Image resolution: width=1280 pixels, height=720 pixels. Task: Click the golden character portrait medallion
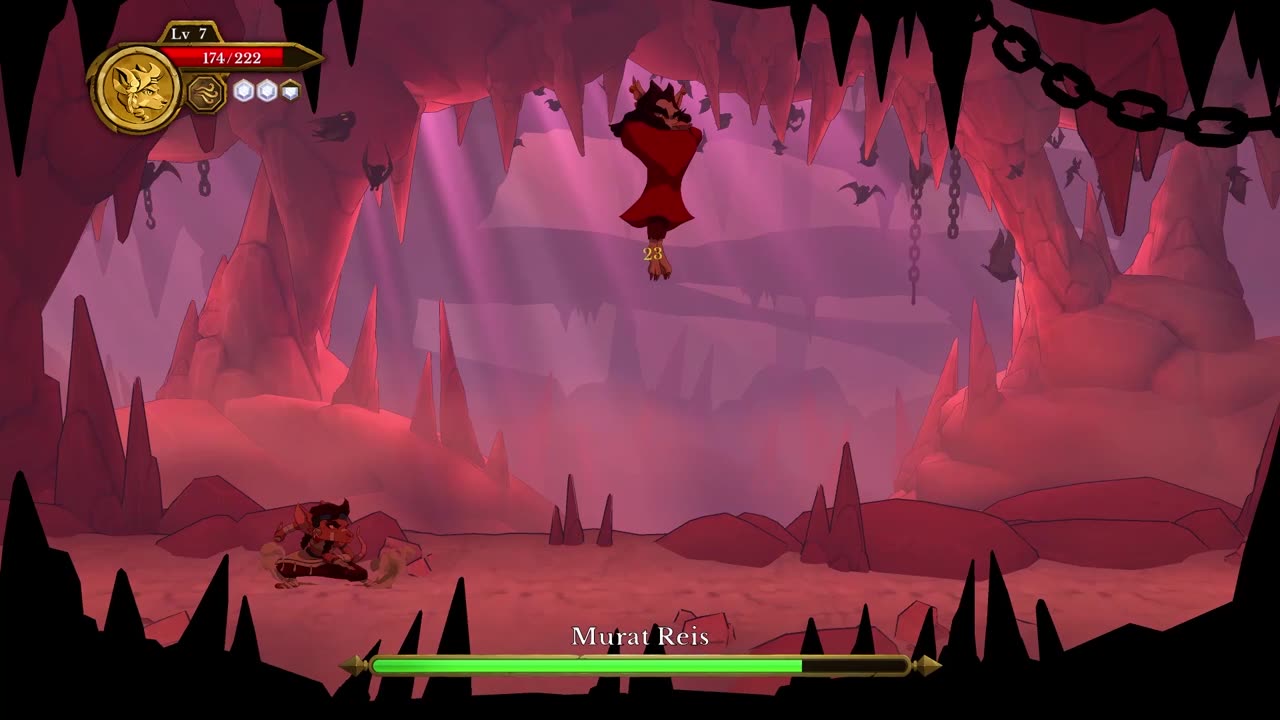136,90
